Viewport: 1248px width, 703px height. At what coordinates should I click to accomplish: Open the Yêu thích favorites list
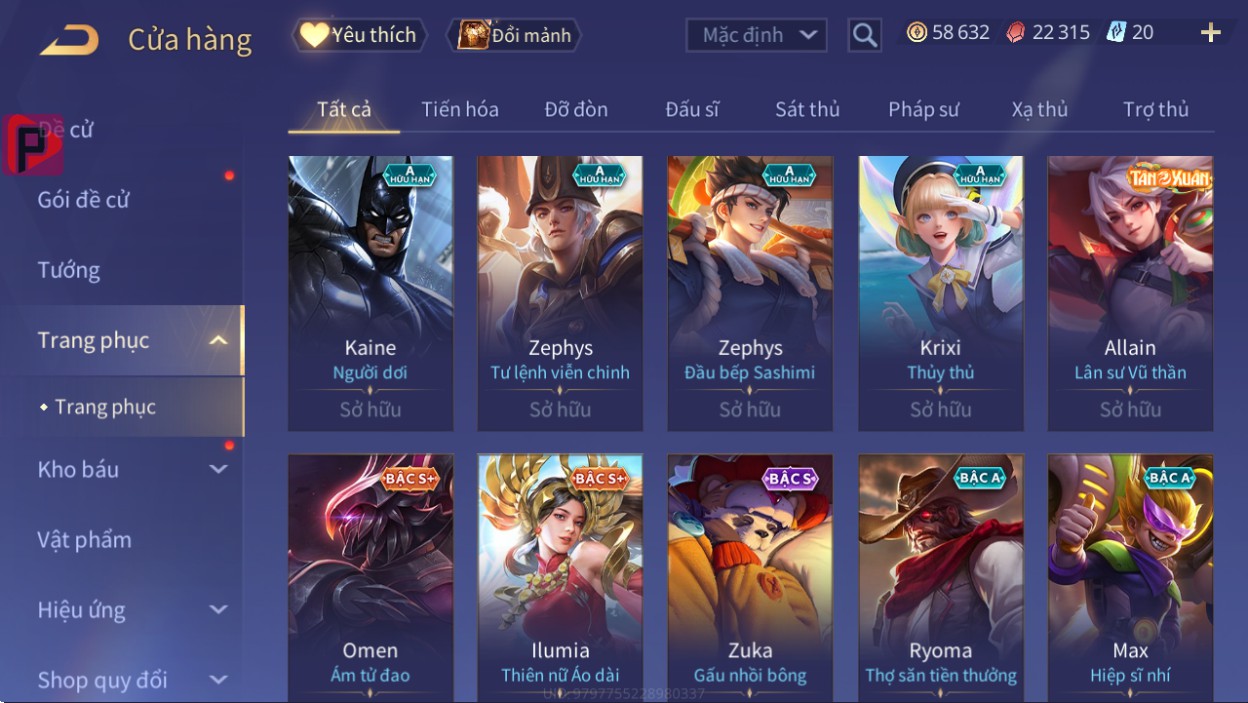tap(360, 35)
